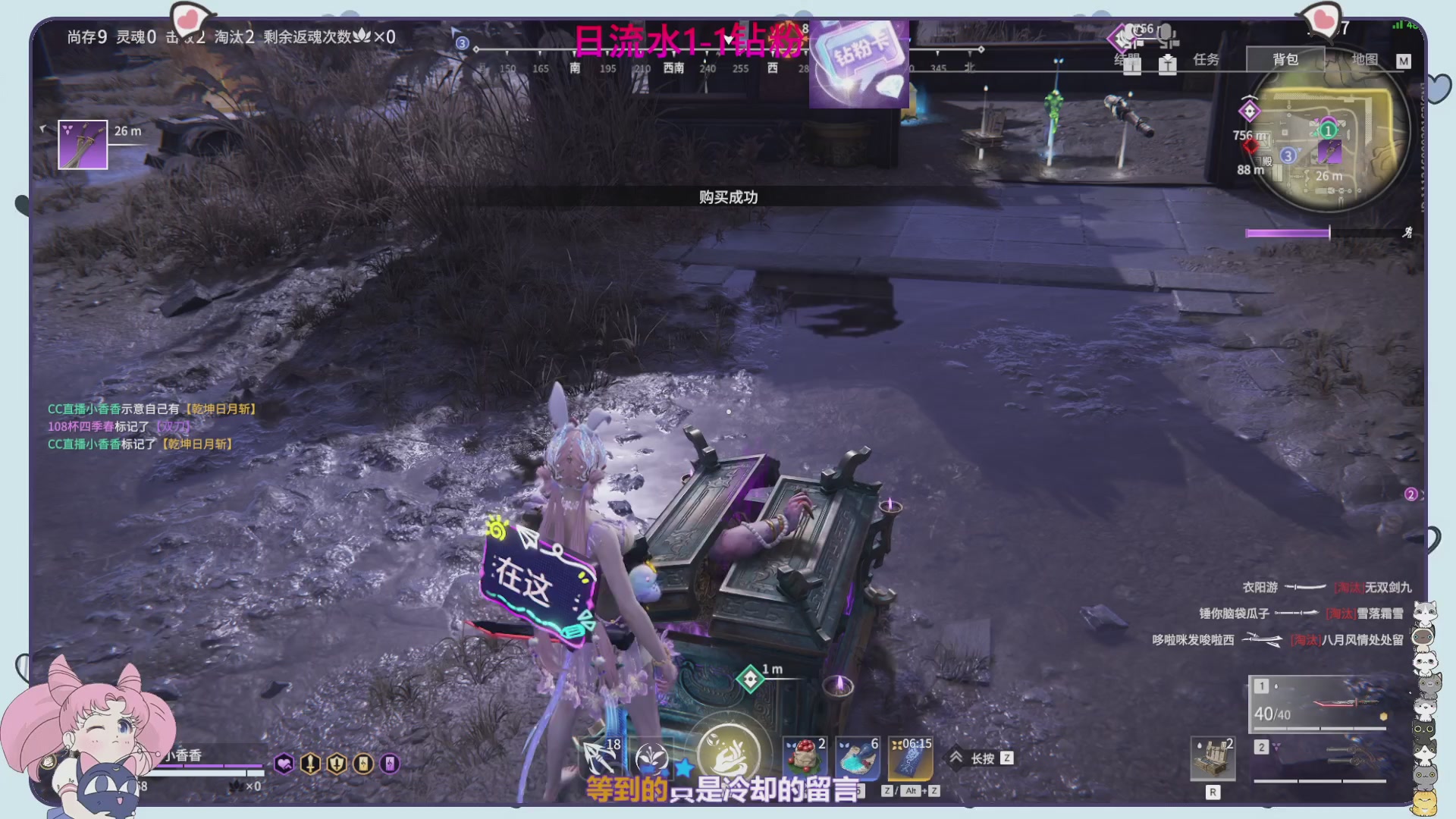Viewport: 1456px width, 819px height.
Task: Toggle the gold card buff icon
Action: click(362, 764)
